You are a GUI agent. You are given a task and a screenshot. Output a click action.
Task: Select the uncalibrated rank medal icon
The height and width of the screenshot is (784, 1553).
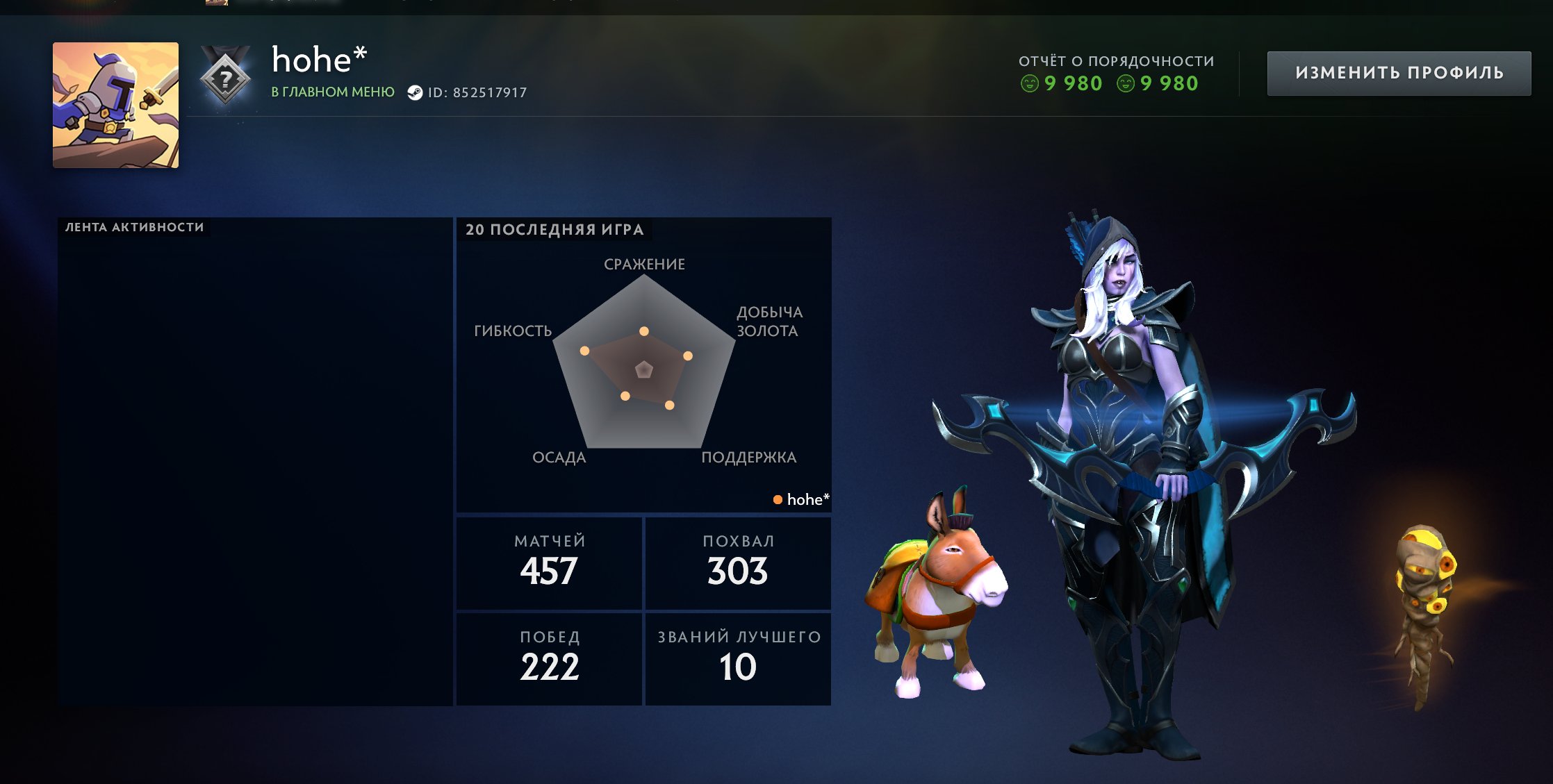click(224, 78)
